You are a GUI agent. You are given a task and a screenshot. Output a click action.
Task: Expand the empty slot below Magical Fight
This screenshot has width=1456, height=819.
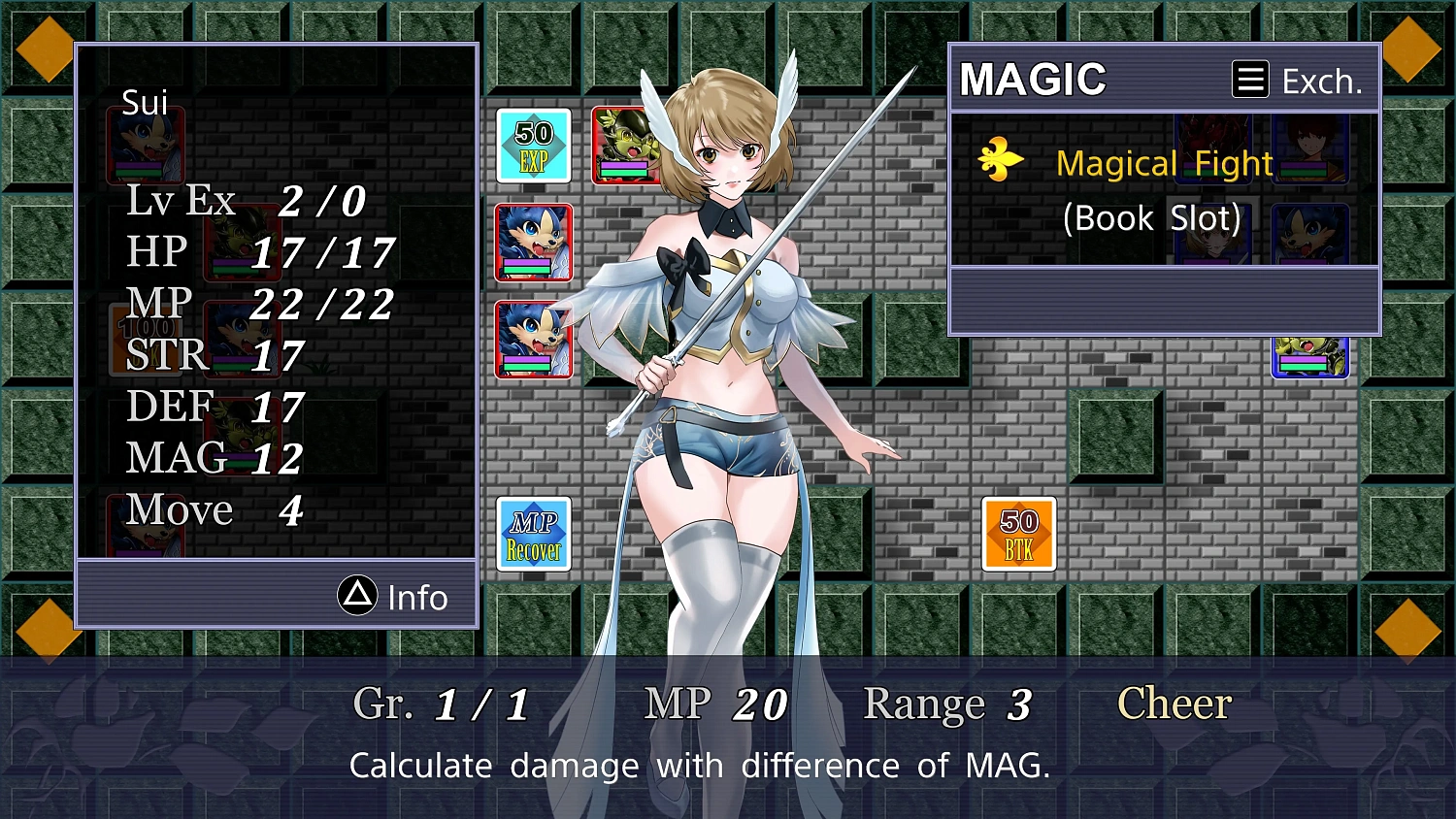[1164, 301]
